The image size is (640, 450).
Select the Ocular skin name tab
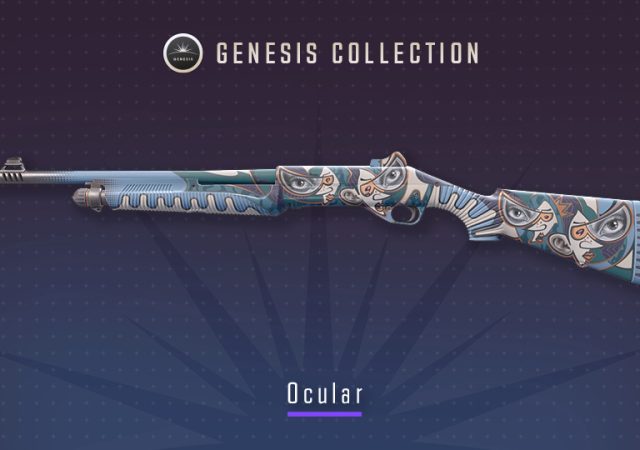(323, 392)
